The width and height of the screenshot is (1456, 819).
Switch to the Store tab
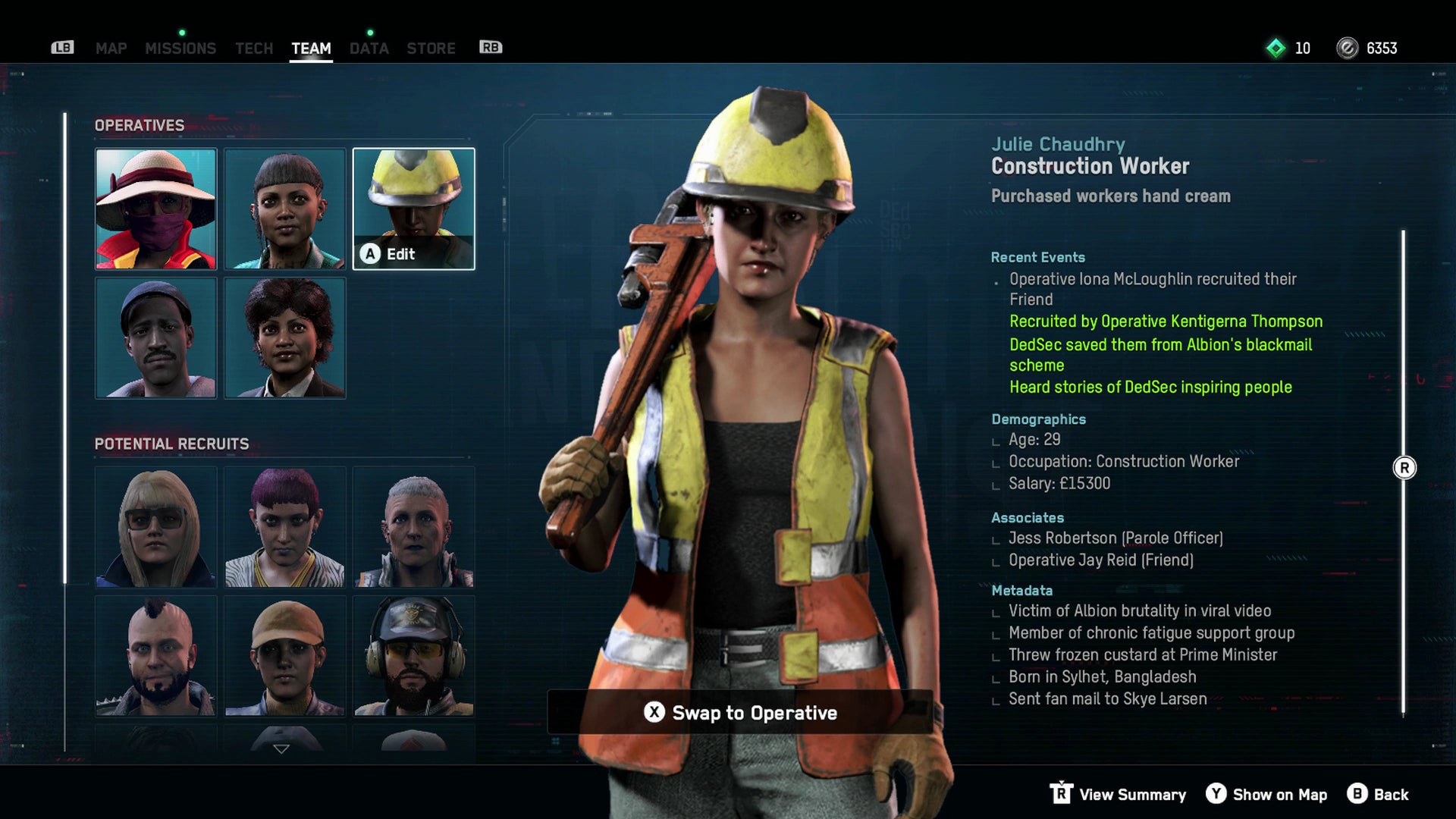431,49
